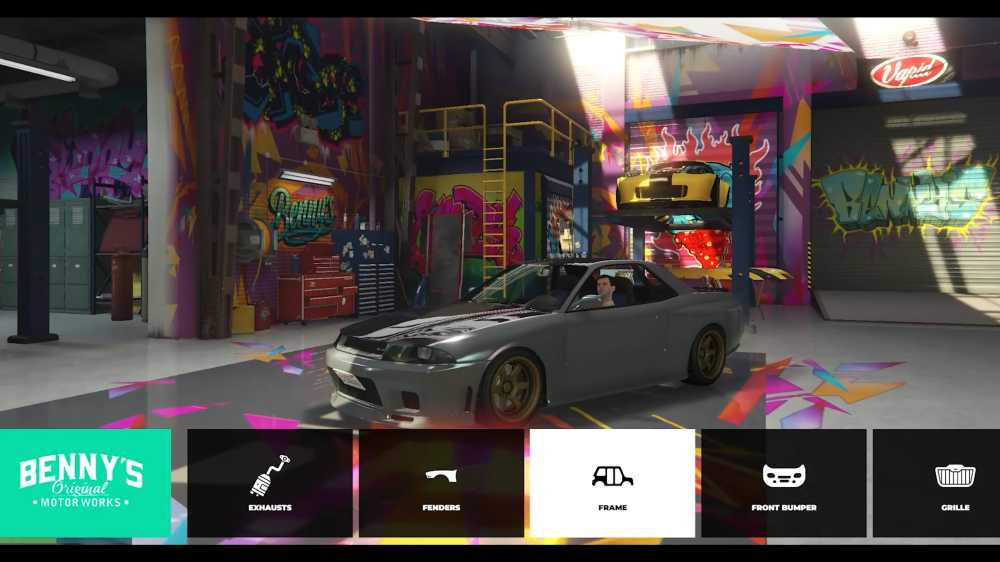The height and width of the screenshot is (562, 1000).
Task: Open Front Bumper customization options
Action: 784,483
